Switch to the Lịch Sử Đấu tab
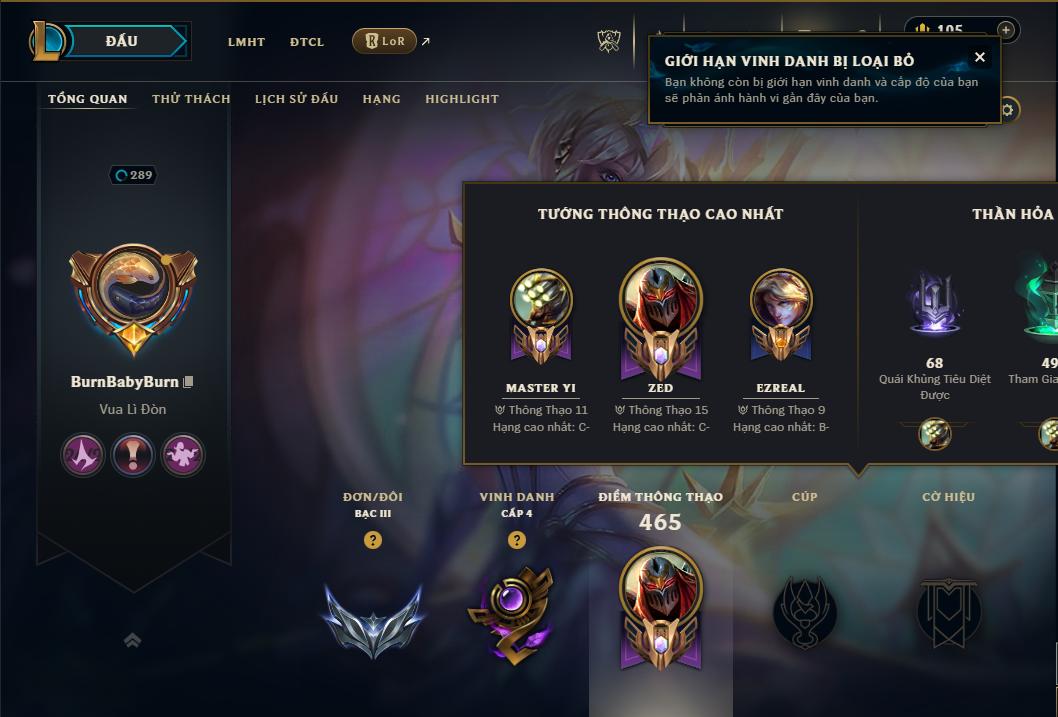Viewport: 1058px width, 717px height. (x=296, y=99)
